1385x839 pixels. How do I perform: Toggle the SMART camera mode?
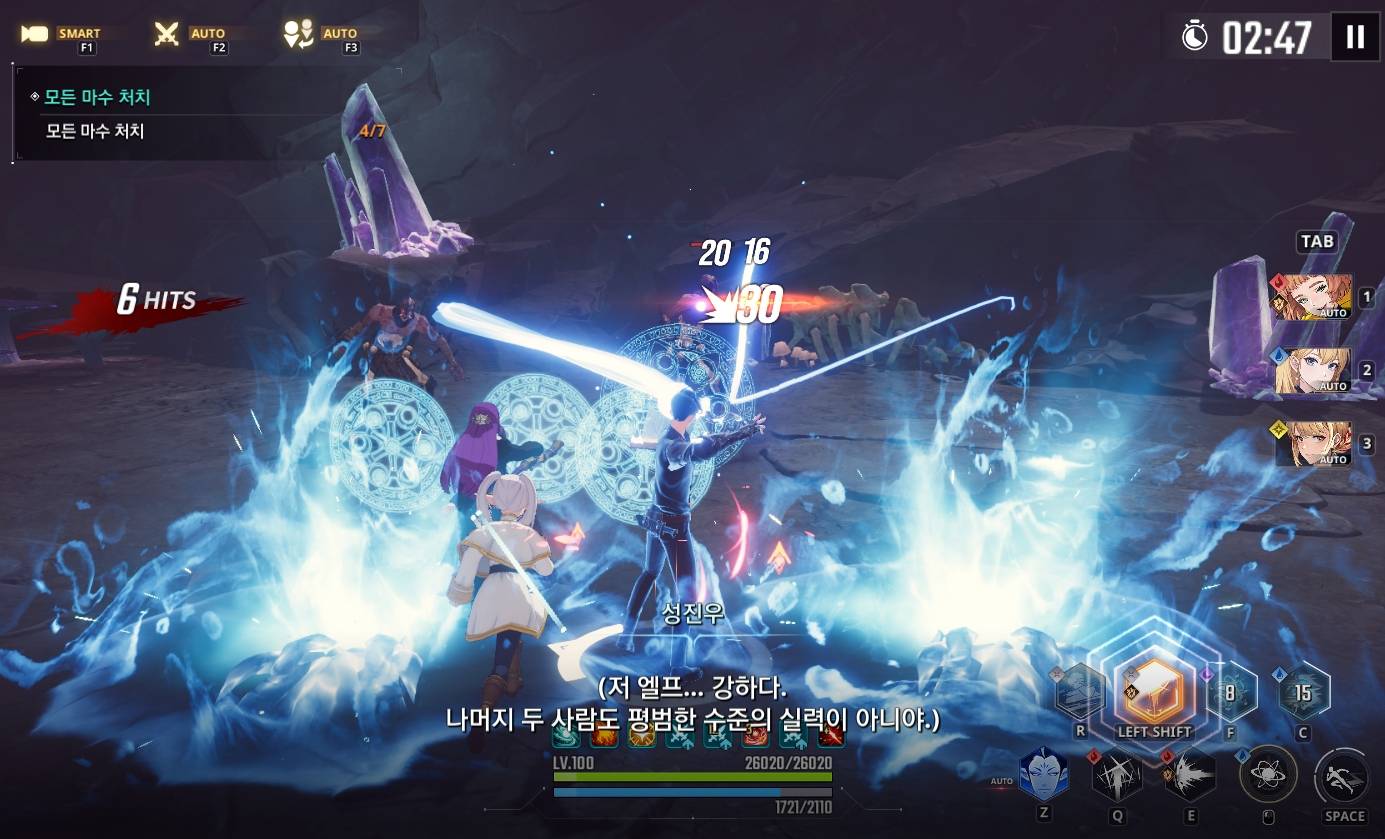pos(36,35)
